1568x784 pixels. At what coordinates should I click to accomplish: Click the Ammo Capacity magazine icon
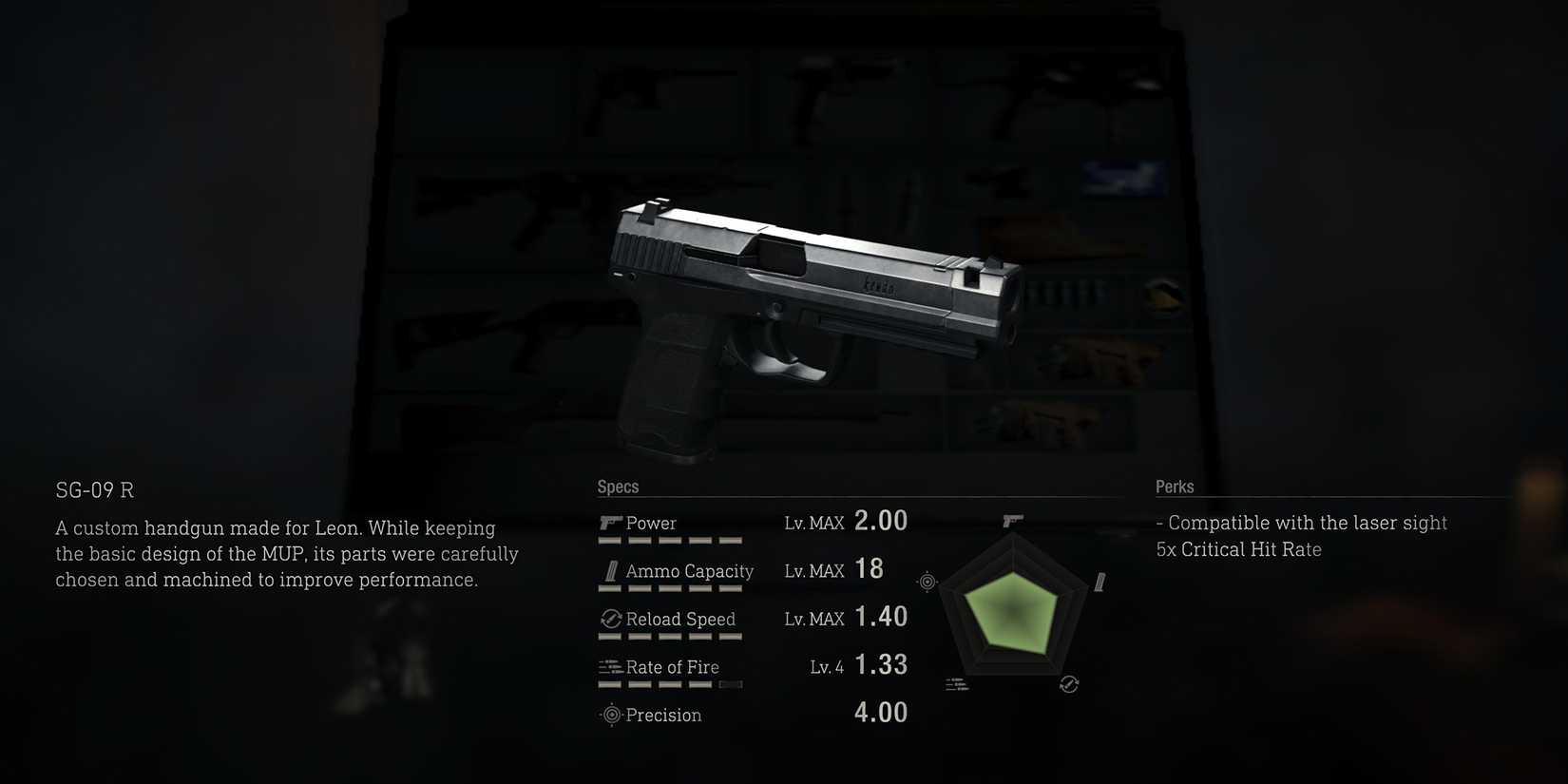(611, 570)
